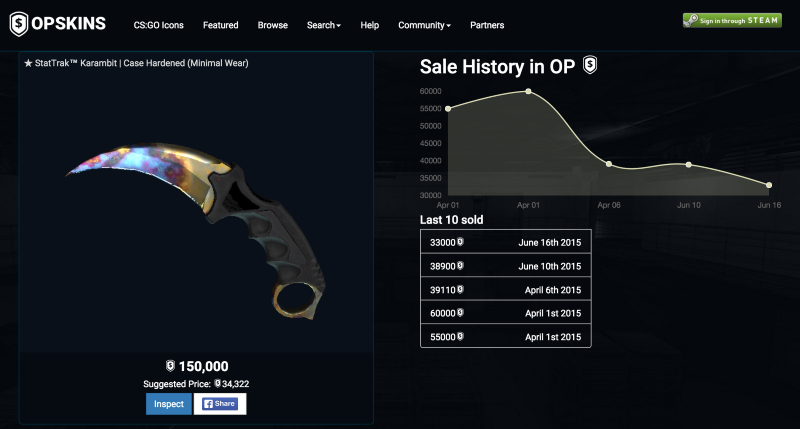The height and width of the screenshot is (429, 800).
Task: Expand the Search dropdown
Action: pos(323,25)
